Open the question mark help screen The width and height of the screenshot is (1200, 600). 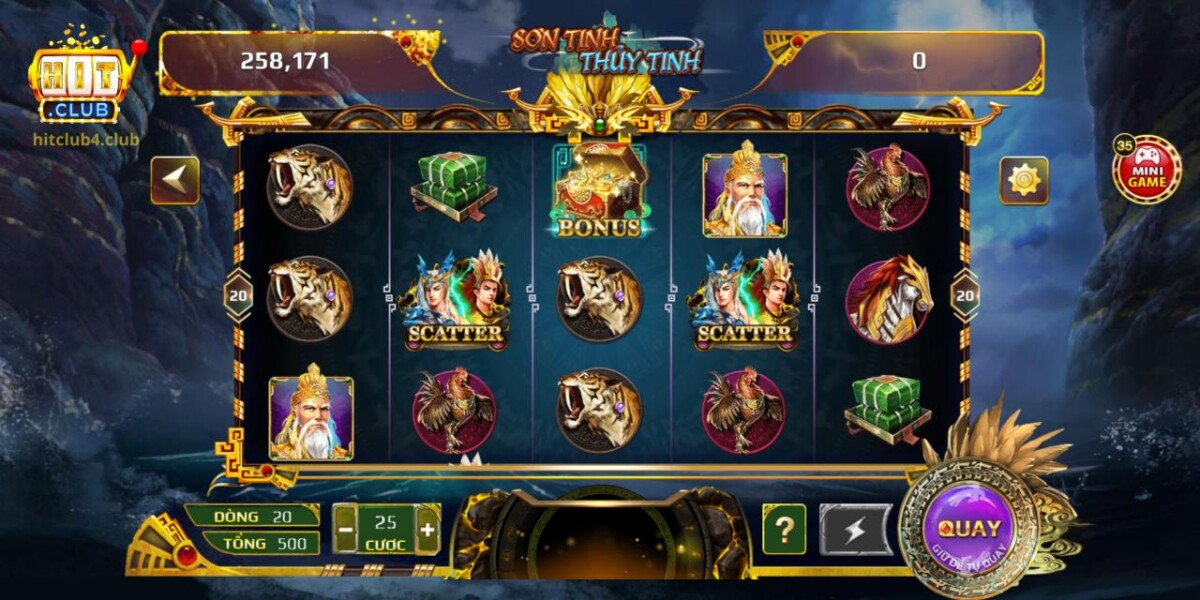click(x=784, y=529)
